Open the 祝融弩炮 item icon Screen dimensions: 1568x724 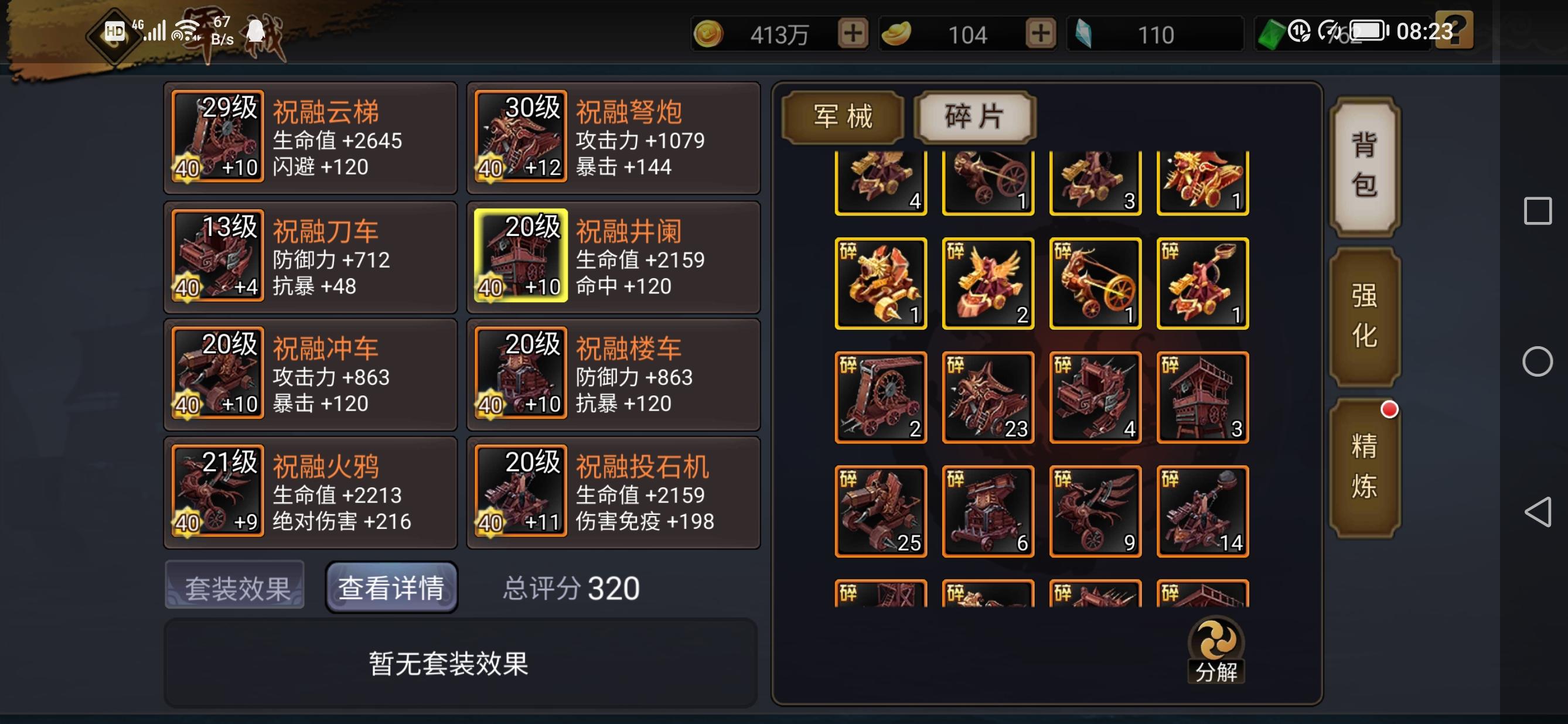(x=520, y=137)
